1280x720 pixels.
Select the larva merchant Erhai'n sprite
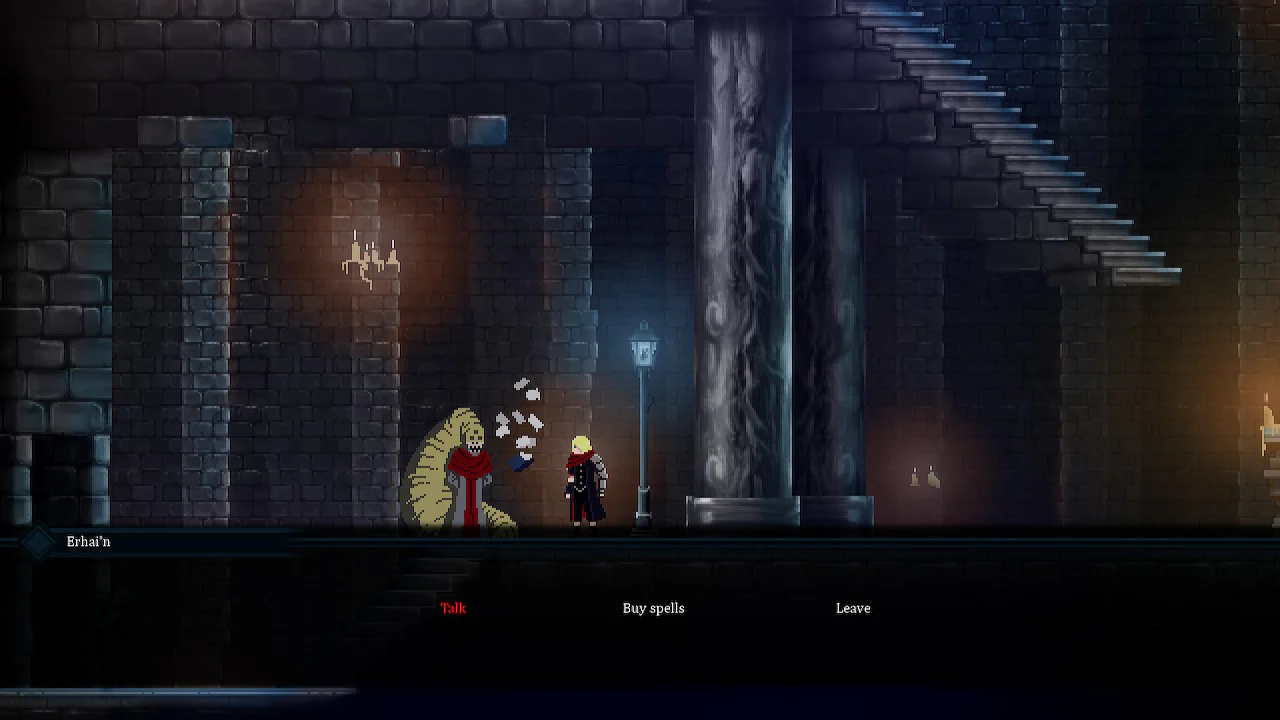[x=465, y=470]
